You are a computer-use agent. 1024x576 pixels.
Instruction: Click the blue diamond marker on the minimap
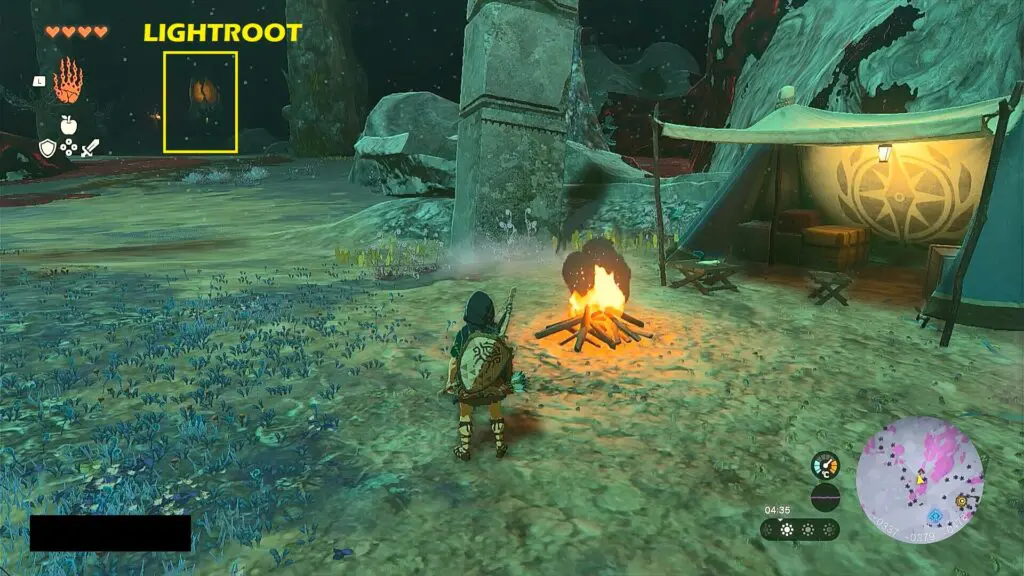pos(935,516)
